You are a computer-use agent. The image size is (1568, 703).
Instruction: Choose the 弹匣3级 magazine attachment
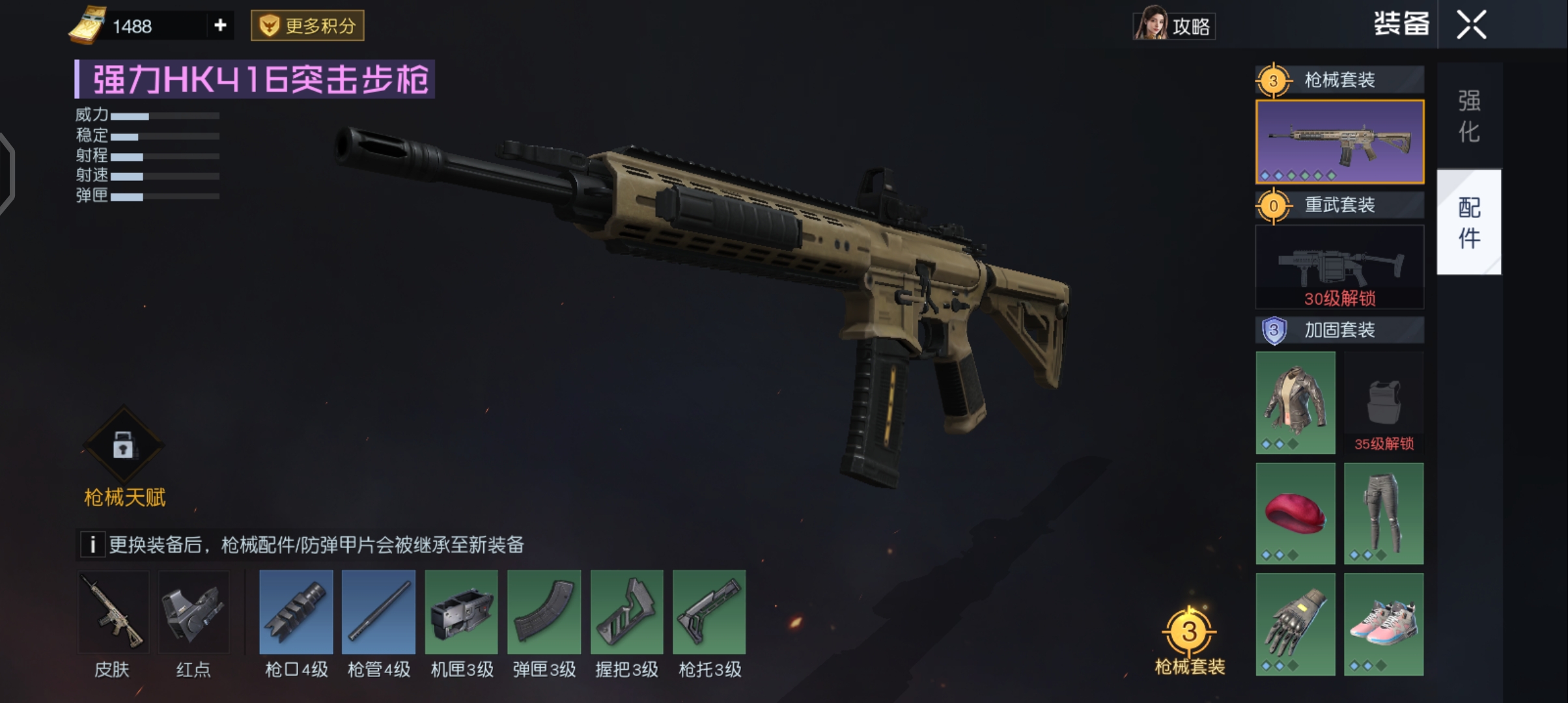544,613
